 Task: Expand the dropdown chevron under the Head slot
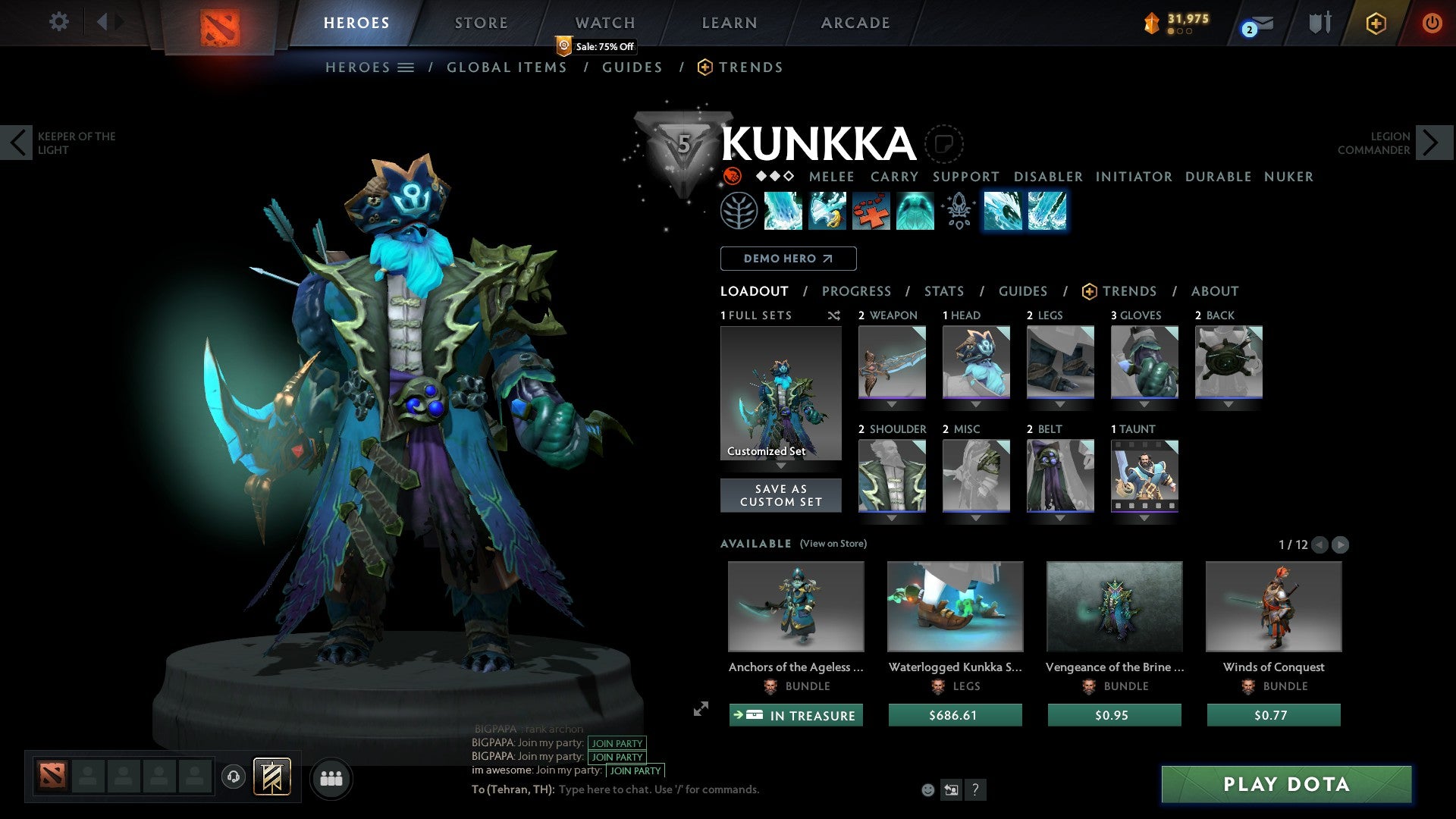[975, 404]
